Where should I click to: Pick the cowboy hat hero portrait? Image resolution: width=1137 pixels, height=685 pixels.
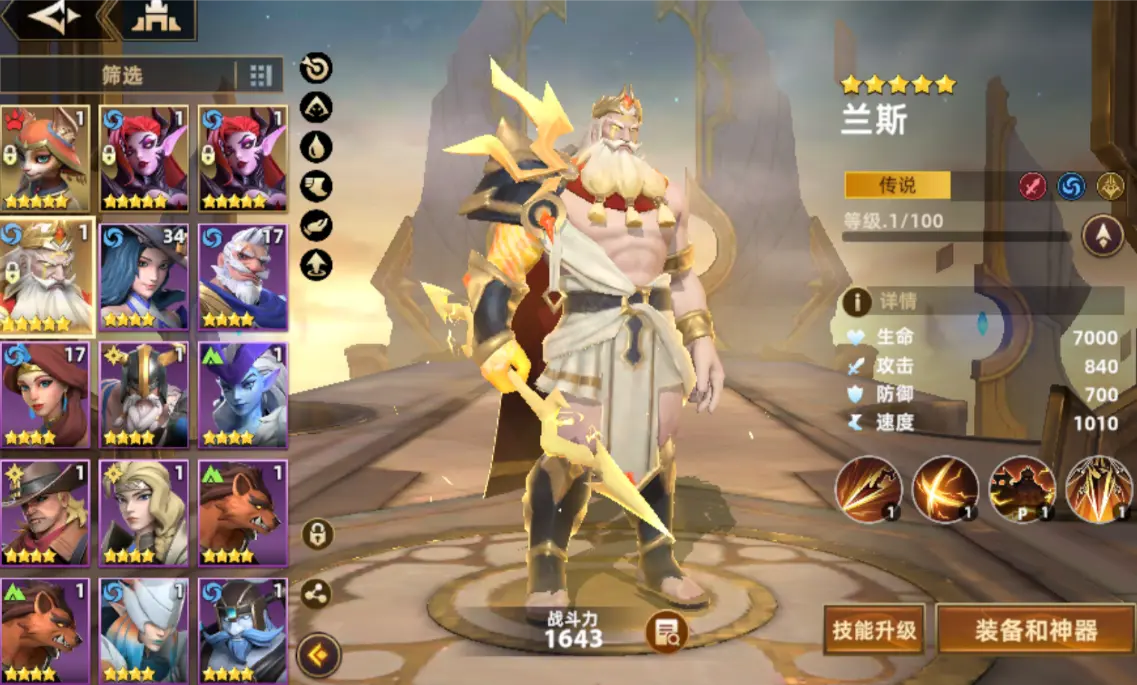coord(45,513)
